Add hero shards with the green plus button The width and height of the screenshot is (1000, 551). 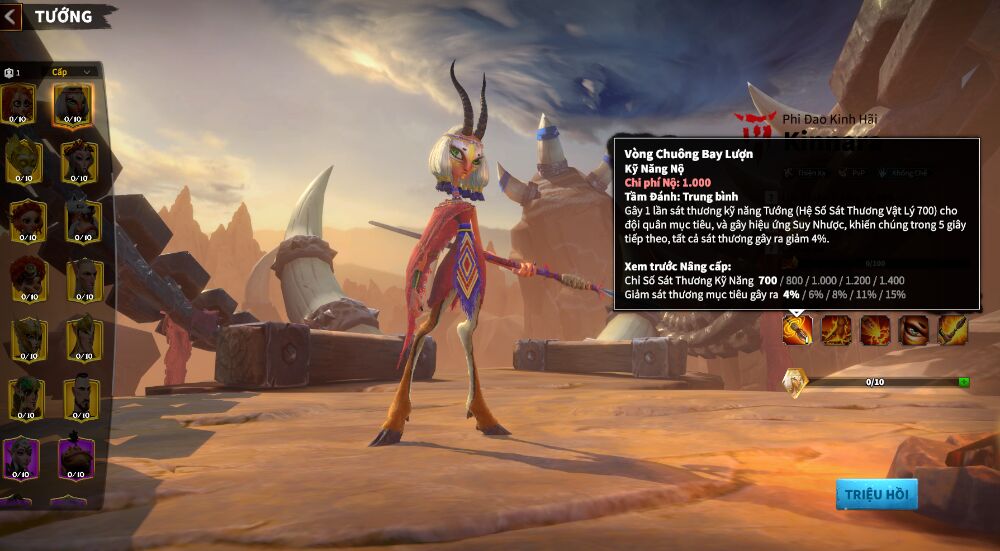(963, 382)
